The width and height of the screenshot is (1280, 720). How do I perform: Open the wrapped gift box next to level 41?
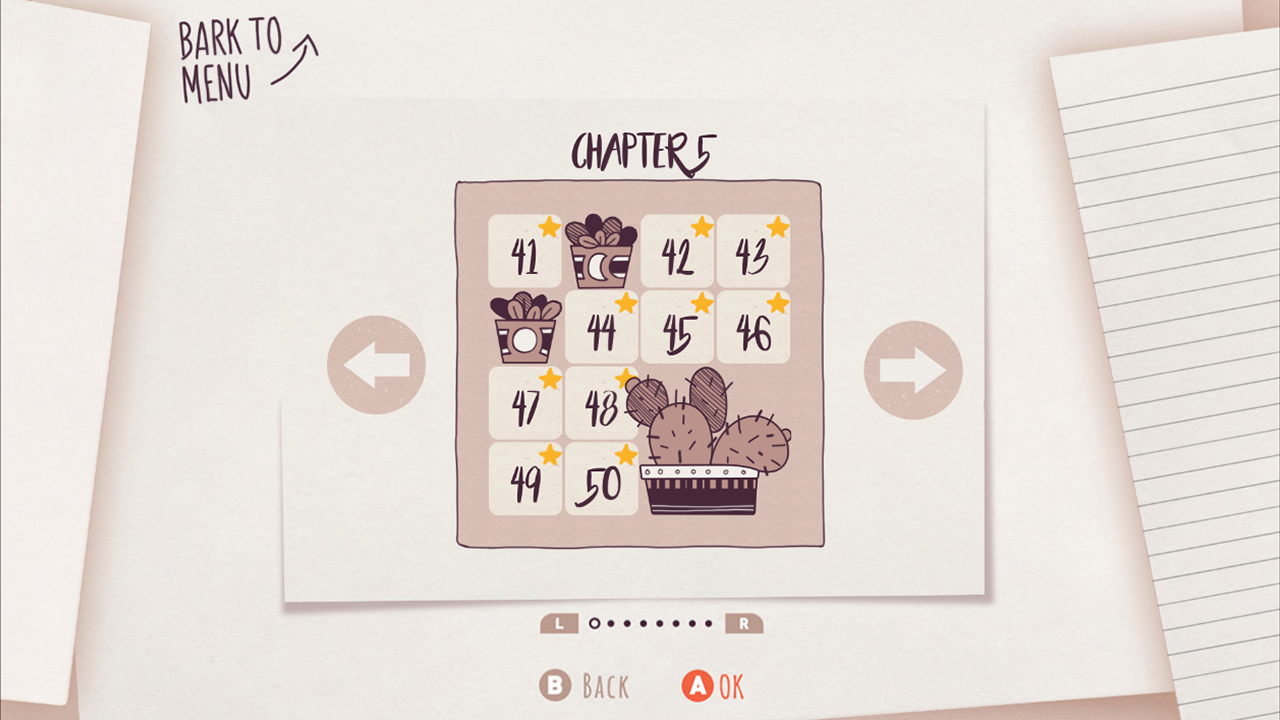(x=600, y=251)
